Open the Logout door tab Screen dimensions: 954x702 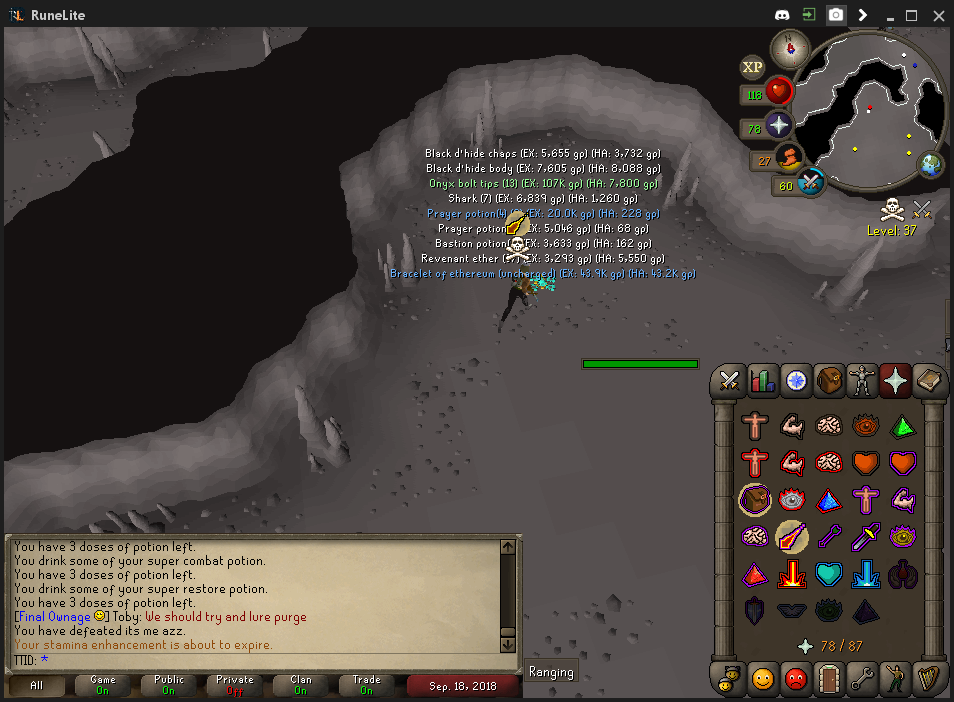point(829,680)
